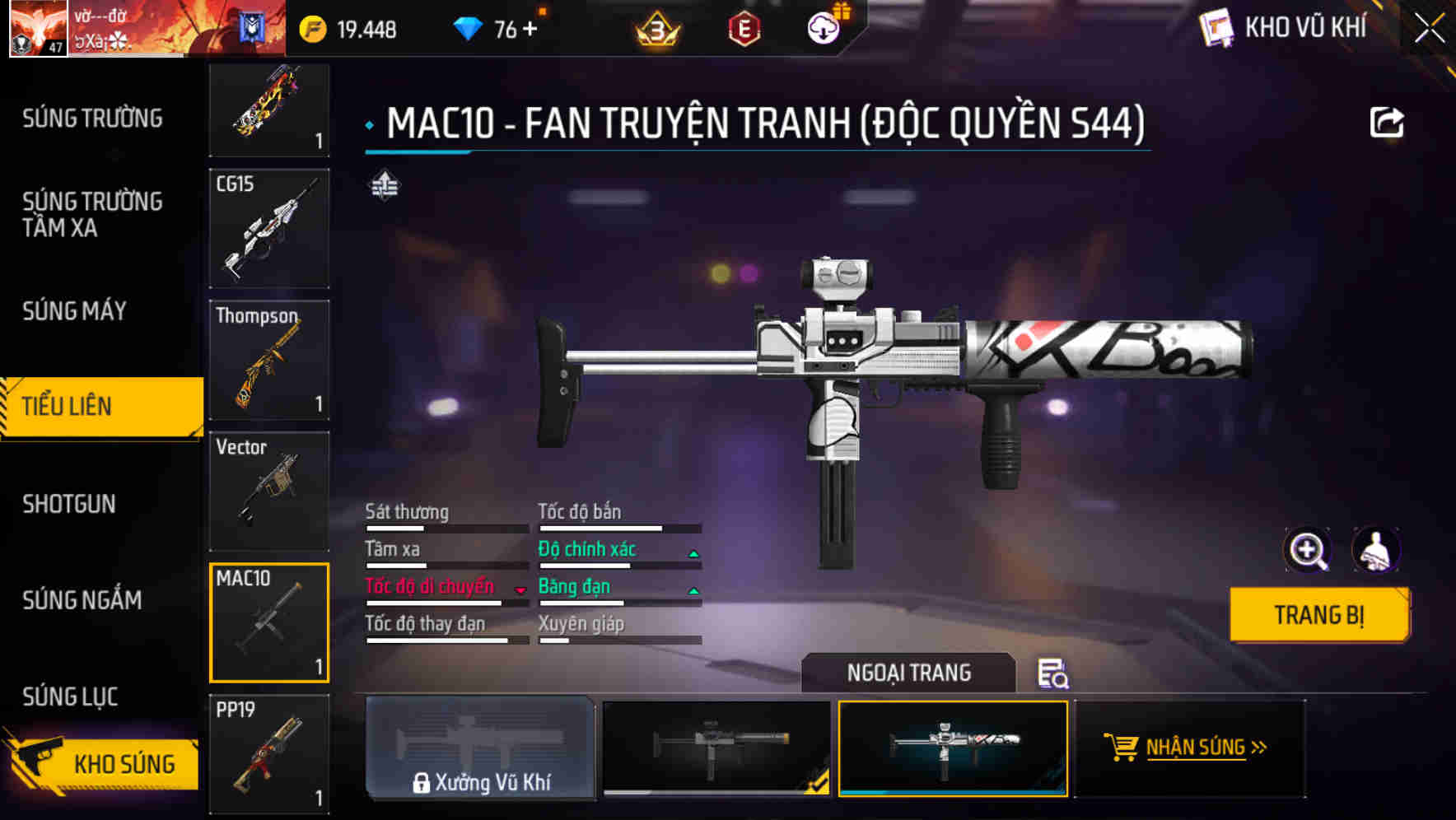Select the locked Xưởng Vũ Khí skin slot
Screen dimensions: 1456x820
click(480, 748)
